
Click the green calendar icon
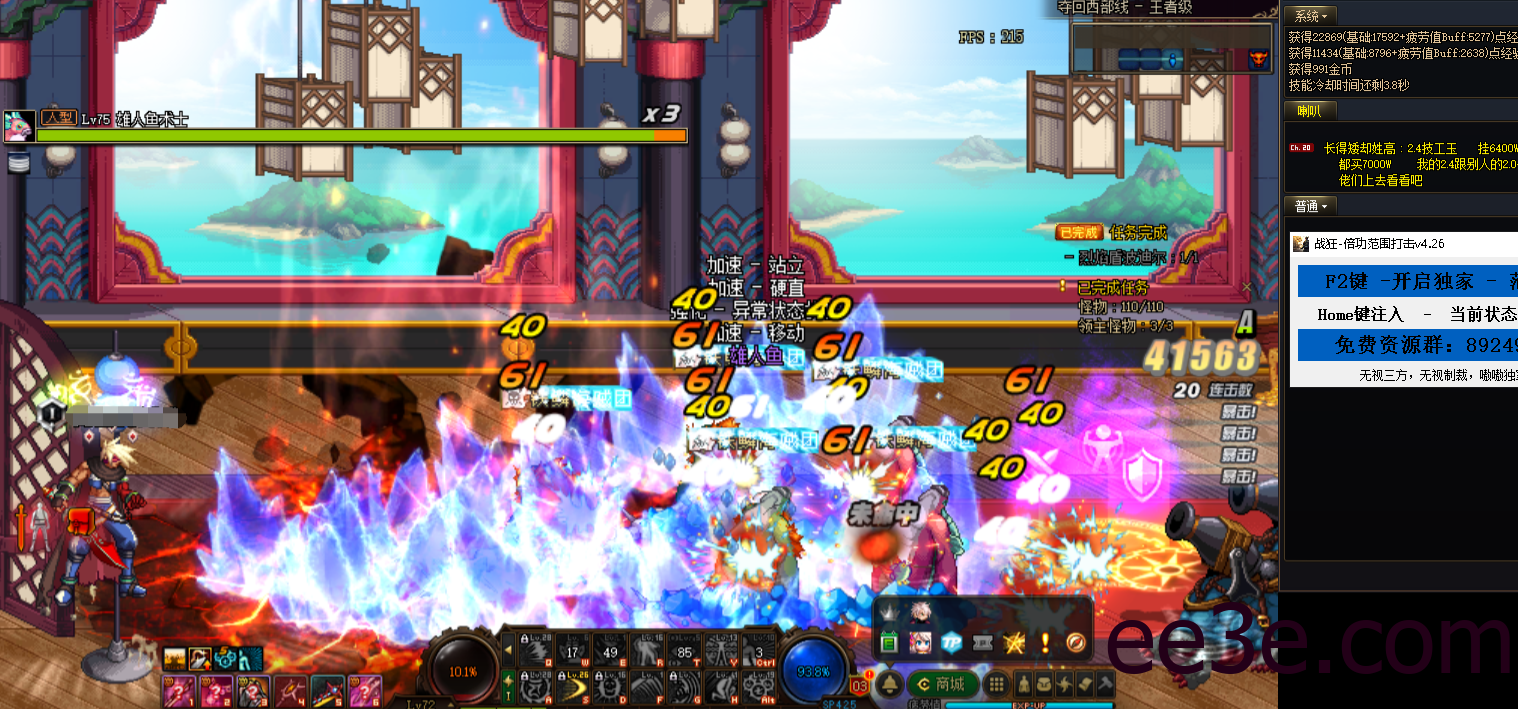coord(889,643)
